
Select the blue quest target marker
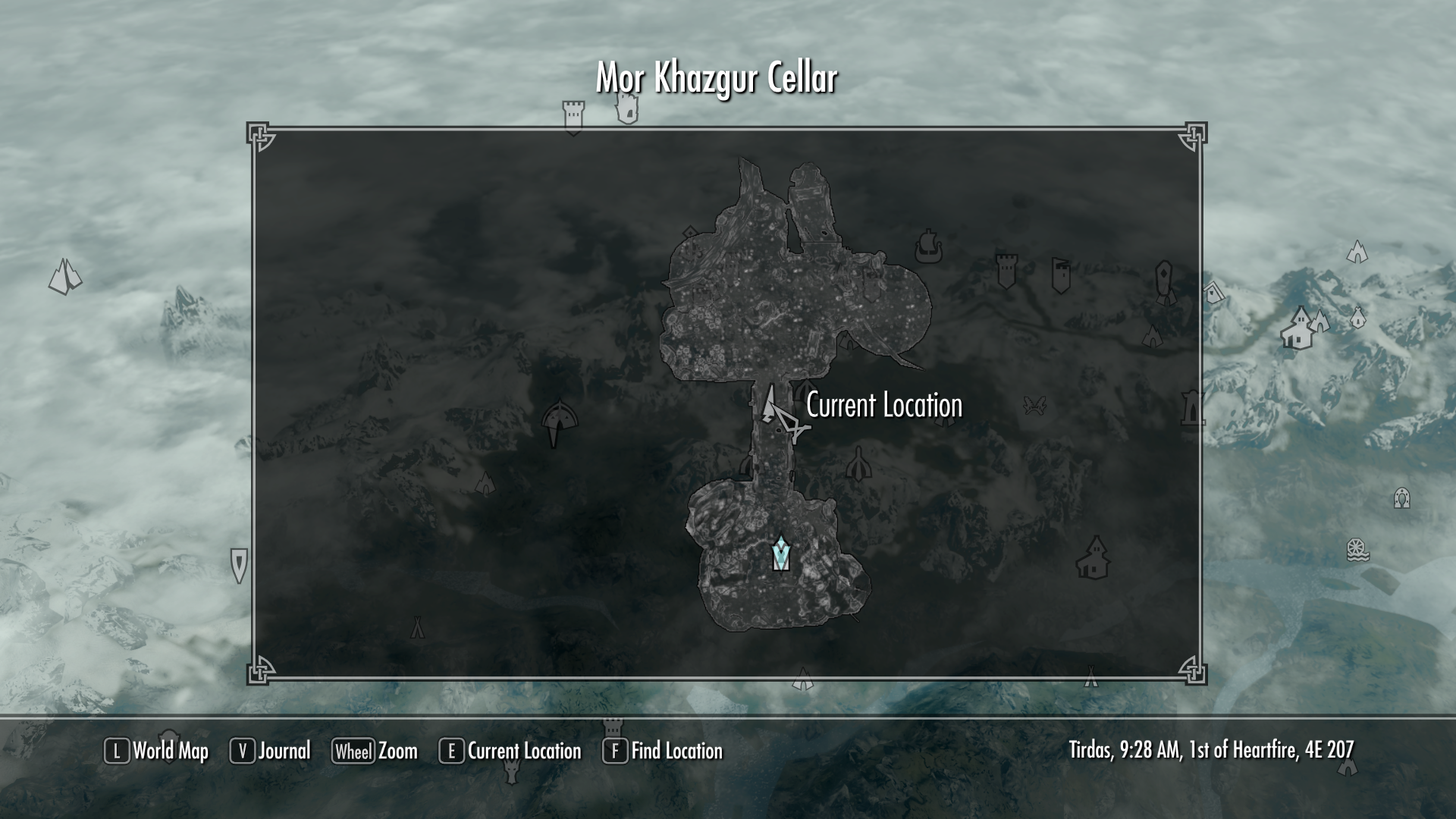pos(780,554)
